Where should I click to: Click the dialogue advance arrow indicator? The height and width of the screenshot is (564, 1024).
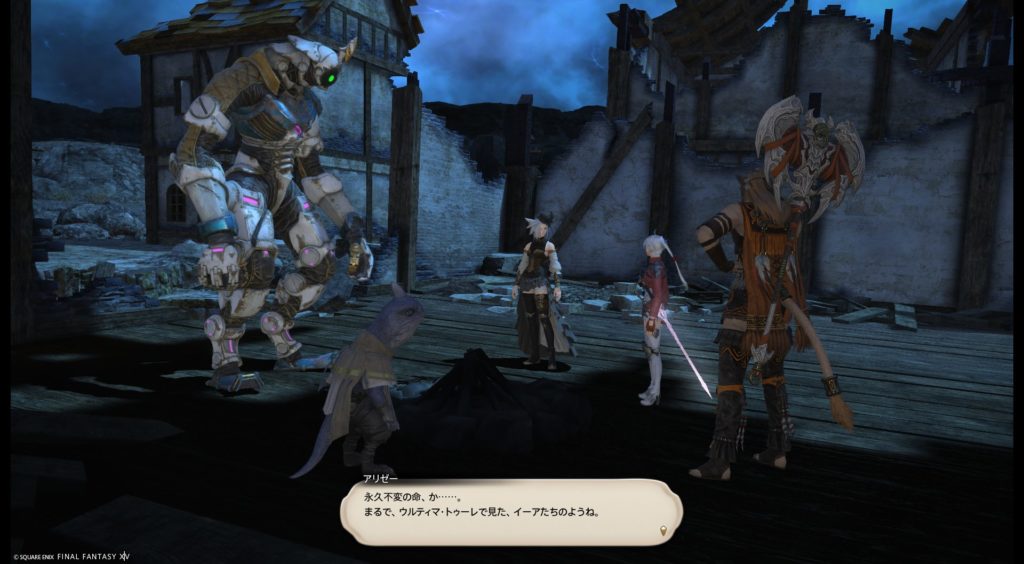pyautogui.click(x=665, y=528)
